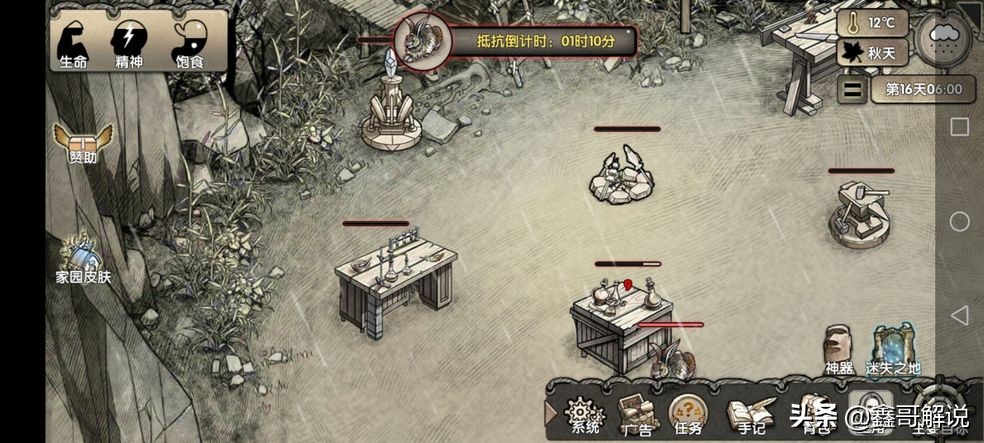
Task: Open the 广告 ads reward chest
Action: tap(636, 411)
